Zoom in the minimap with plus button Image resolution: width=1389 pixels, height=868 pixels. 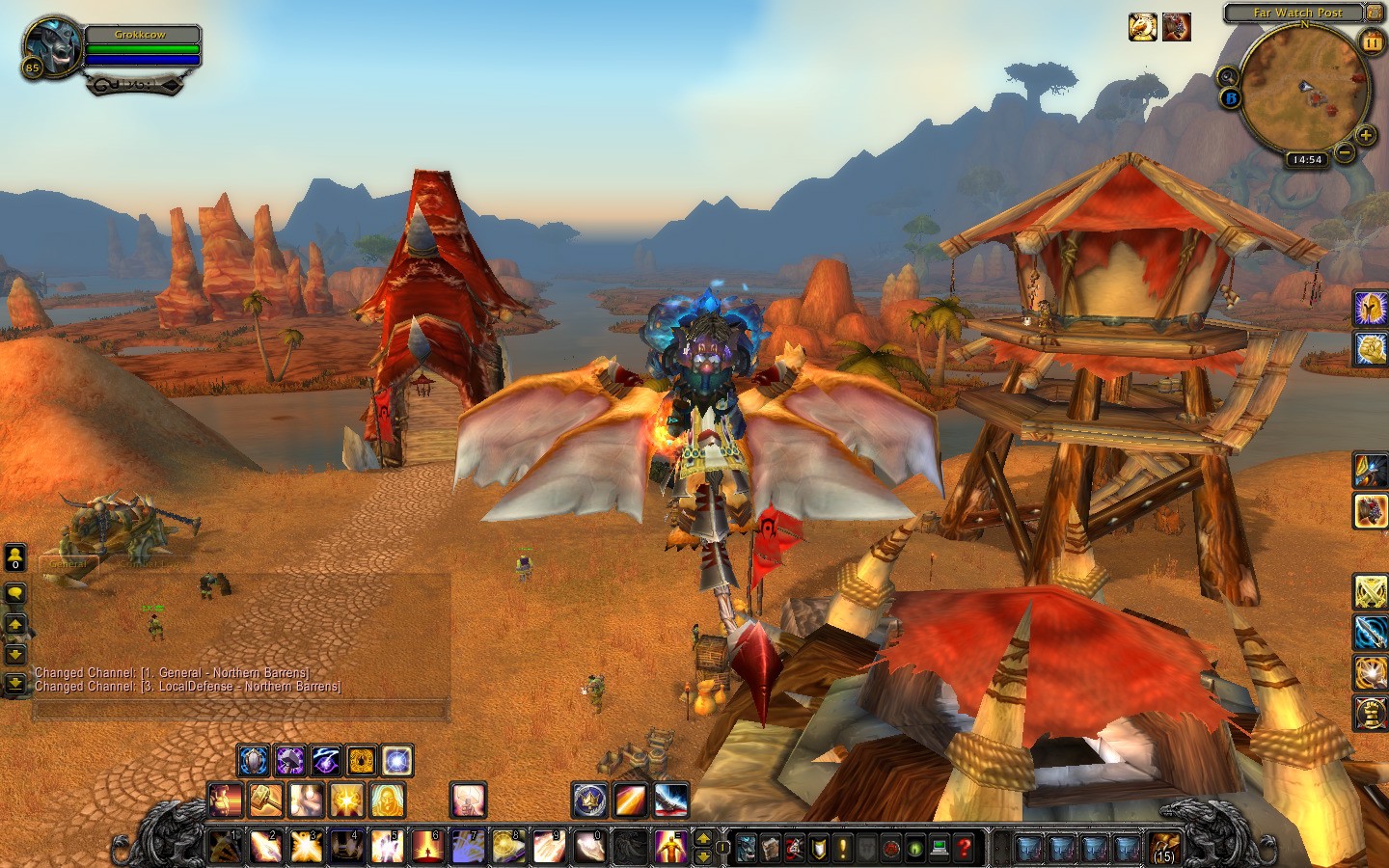(1365, 136)
